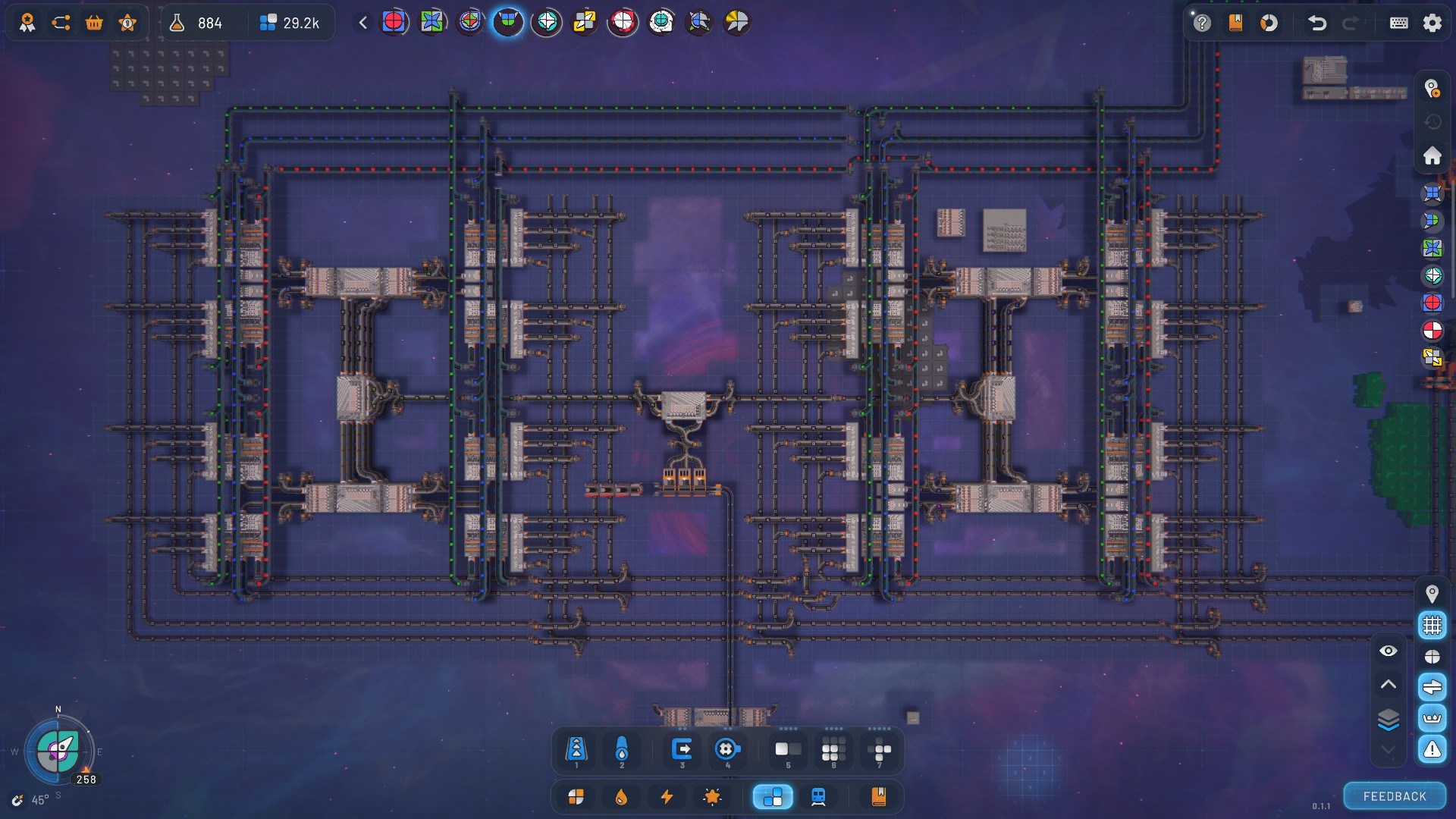
Task: Move up one building layer
Action: 1388,684
